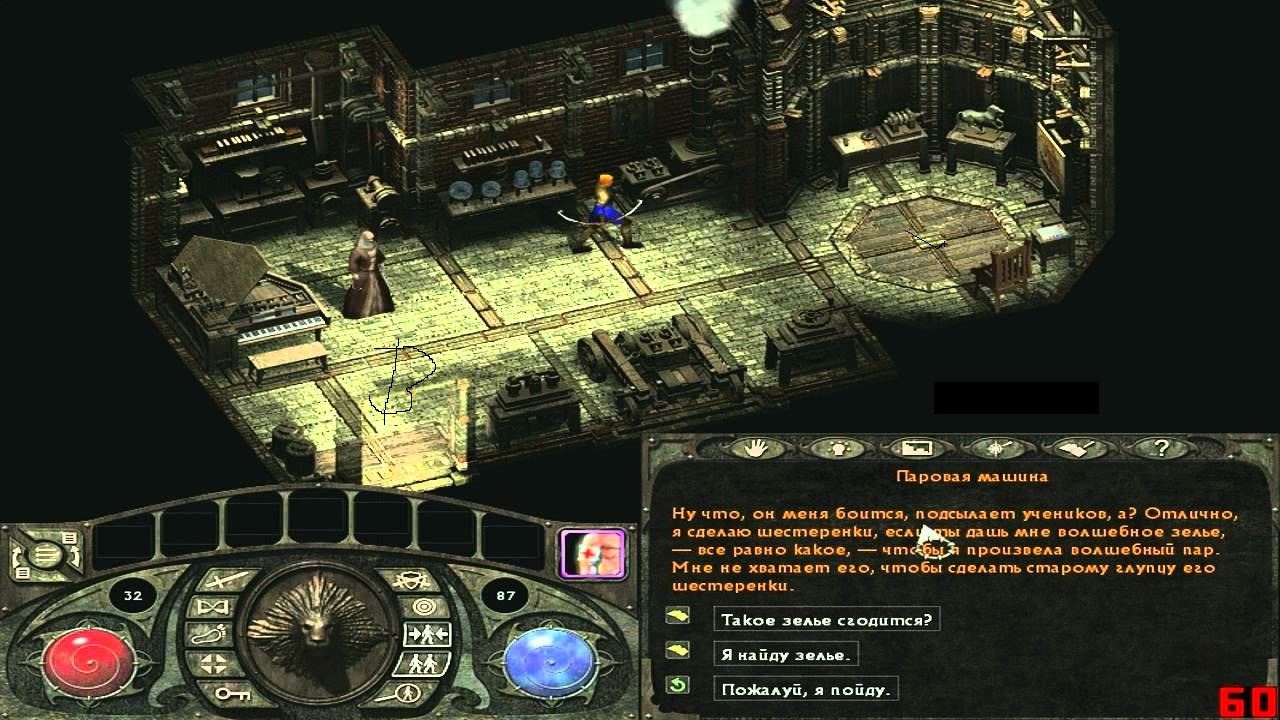Click the two walking figures button
1280x720 pixels.
(x=421, y=663)
